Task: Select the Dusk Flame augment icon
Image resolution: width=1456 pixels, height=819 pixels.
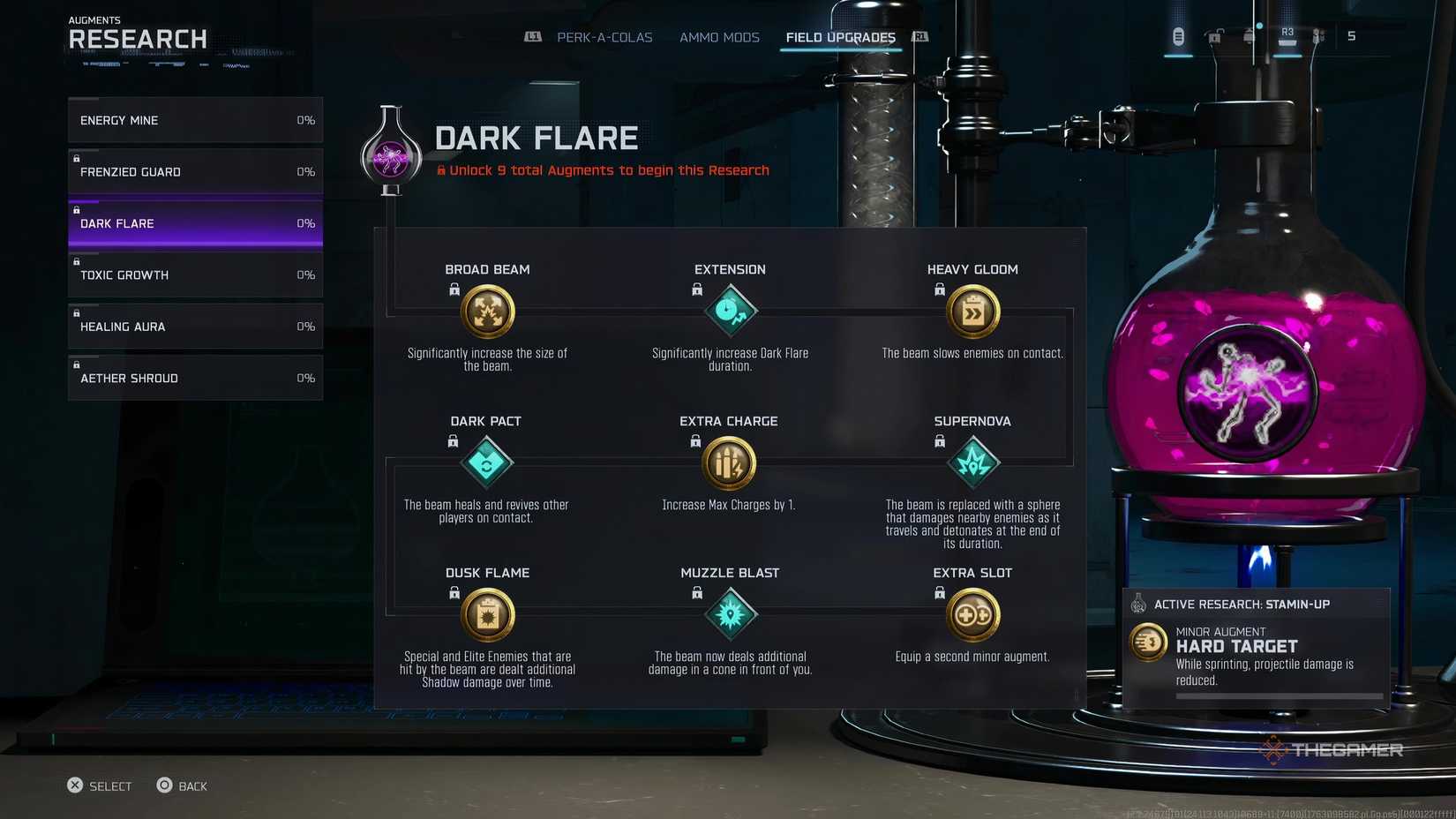Action: (487, 614)
